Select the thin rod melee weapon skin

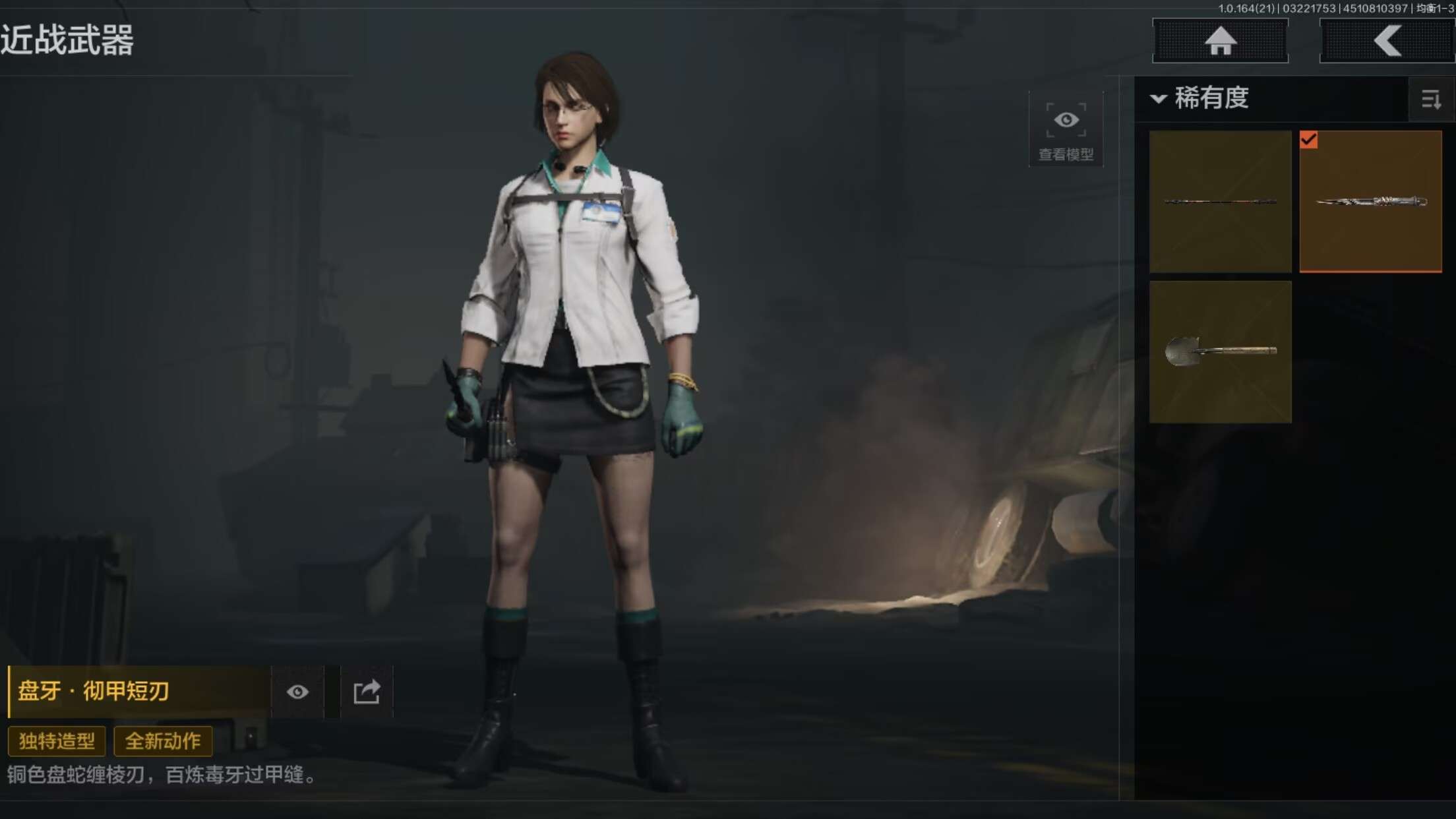pyautogui.click(x=1220, y=201)
